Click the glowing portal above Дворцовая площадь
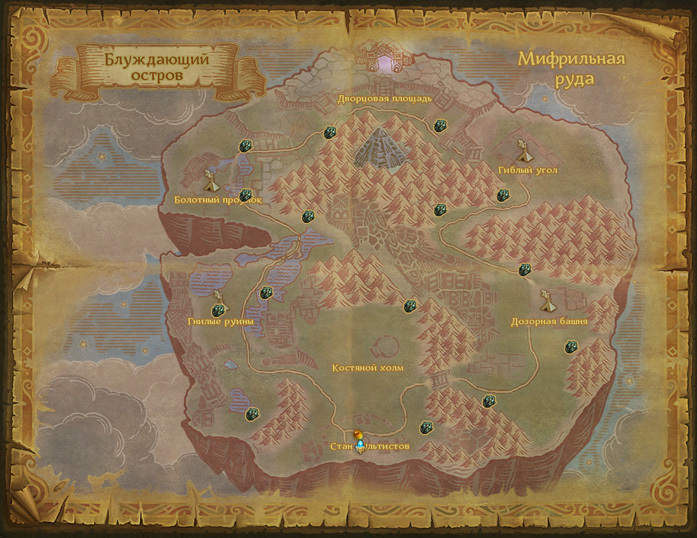The width and height of the screenshot is (697, 538). coord(386,65)
